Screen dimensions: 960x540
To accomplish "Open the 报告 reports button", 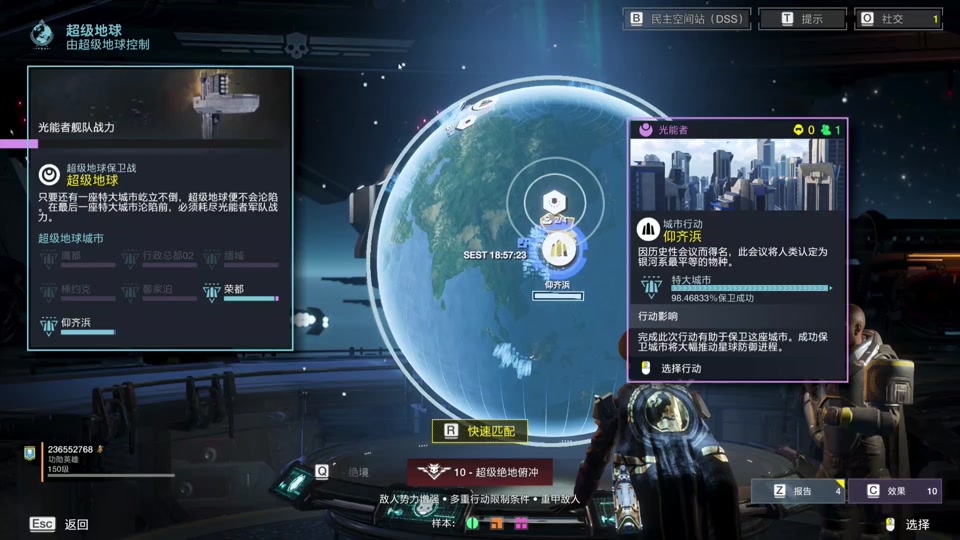I will 797,491.
